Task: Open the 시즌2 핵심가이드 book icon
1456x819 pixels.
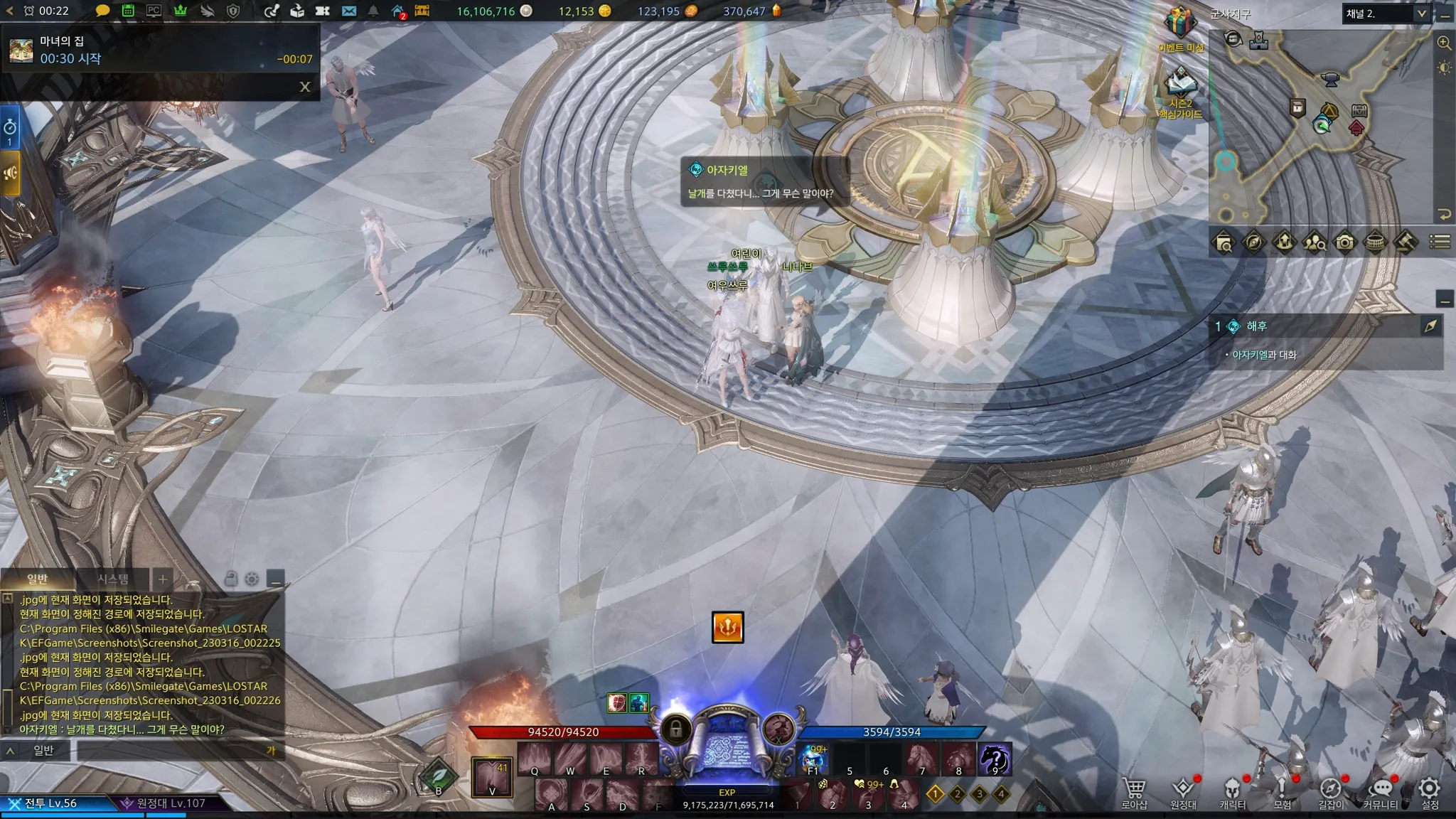Action: coord(1180,85)
